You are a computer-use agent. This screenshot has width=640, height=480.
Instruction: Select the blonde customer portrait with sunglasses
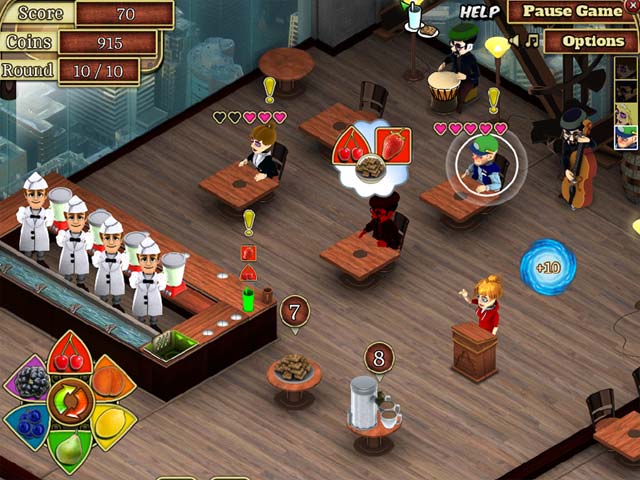point(626,113)
